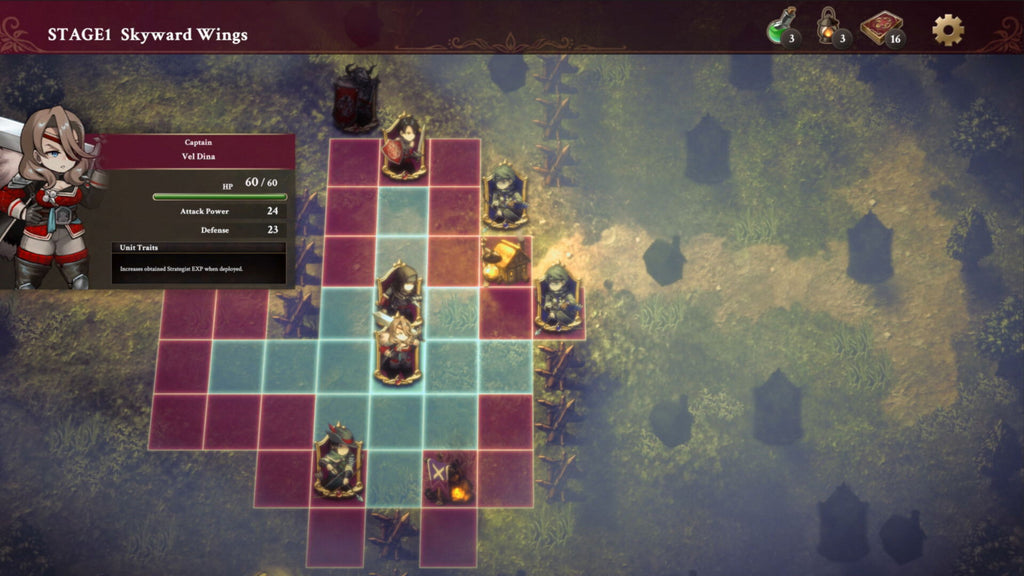This screenshot has width=1024, height=576.
Task: Open the settings gear menu
Action: [x=948, y=30]
